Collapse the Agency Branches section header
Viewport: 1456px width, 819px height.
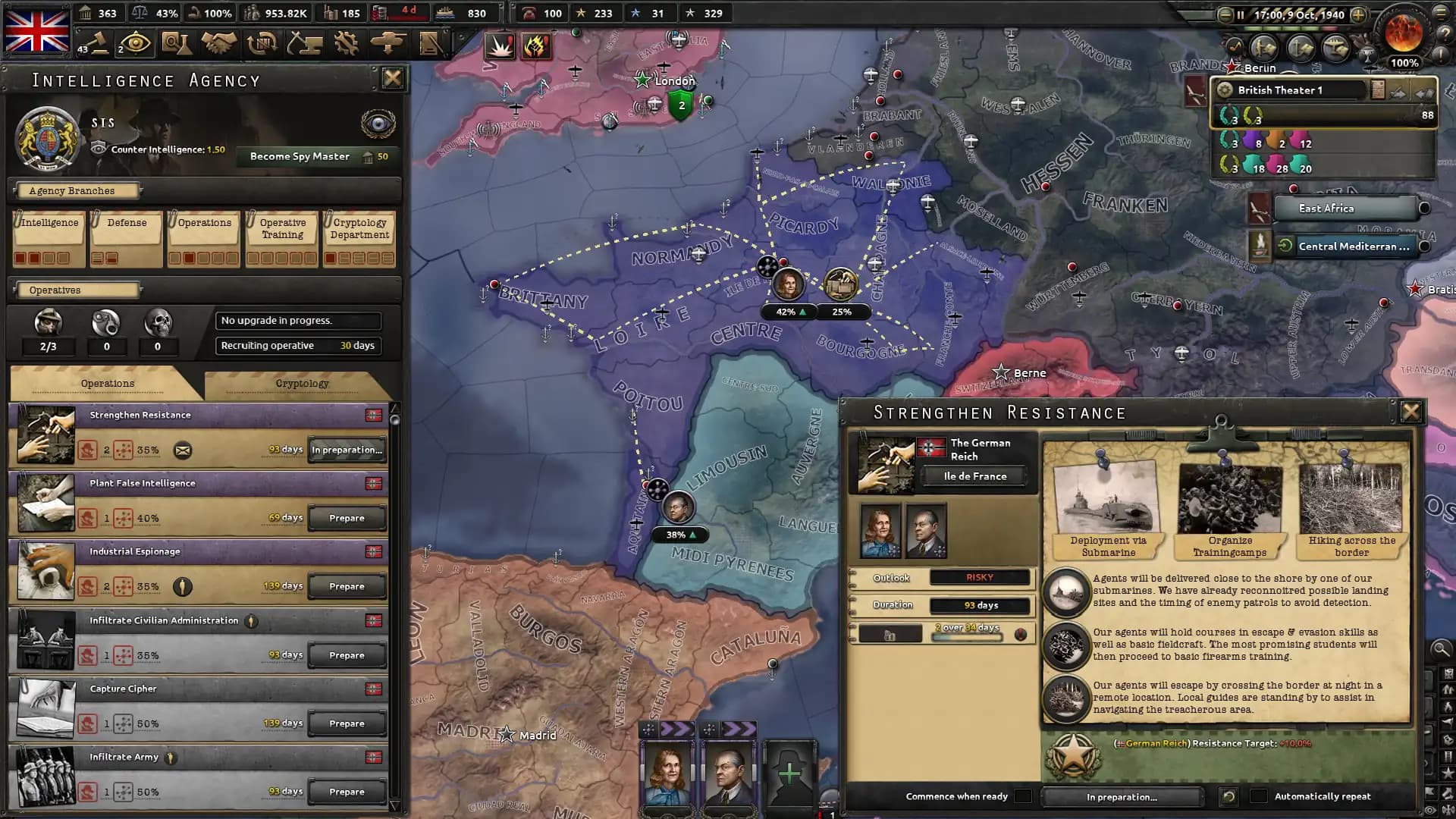click(x=78, y=190)
